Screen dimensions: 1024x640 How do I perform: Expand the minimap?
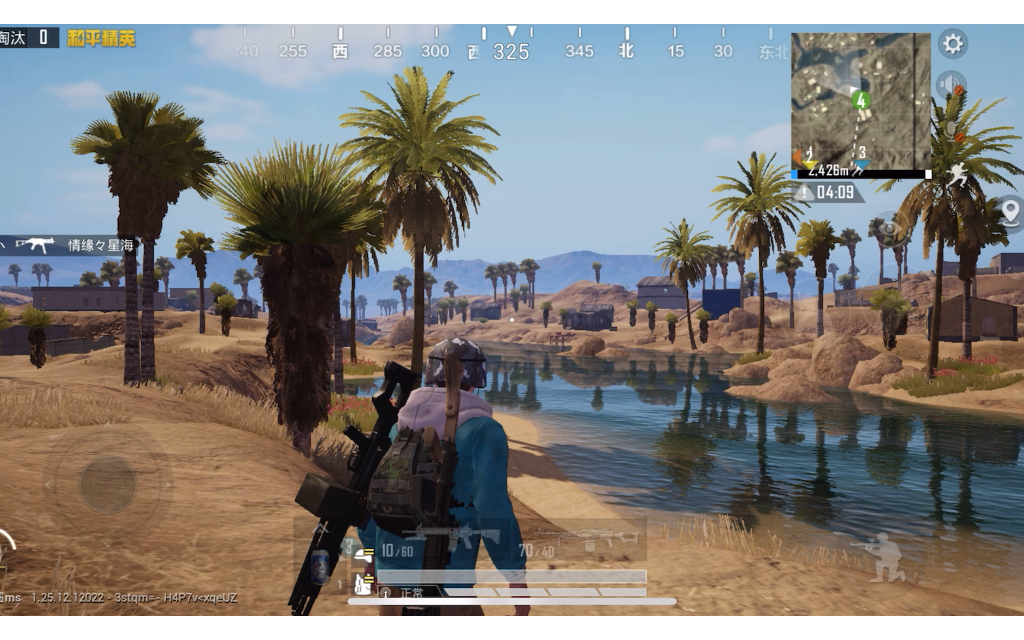860,100
